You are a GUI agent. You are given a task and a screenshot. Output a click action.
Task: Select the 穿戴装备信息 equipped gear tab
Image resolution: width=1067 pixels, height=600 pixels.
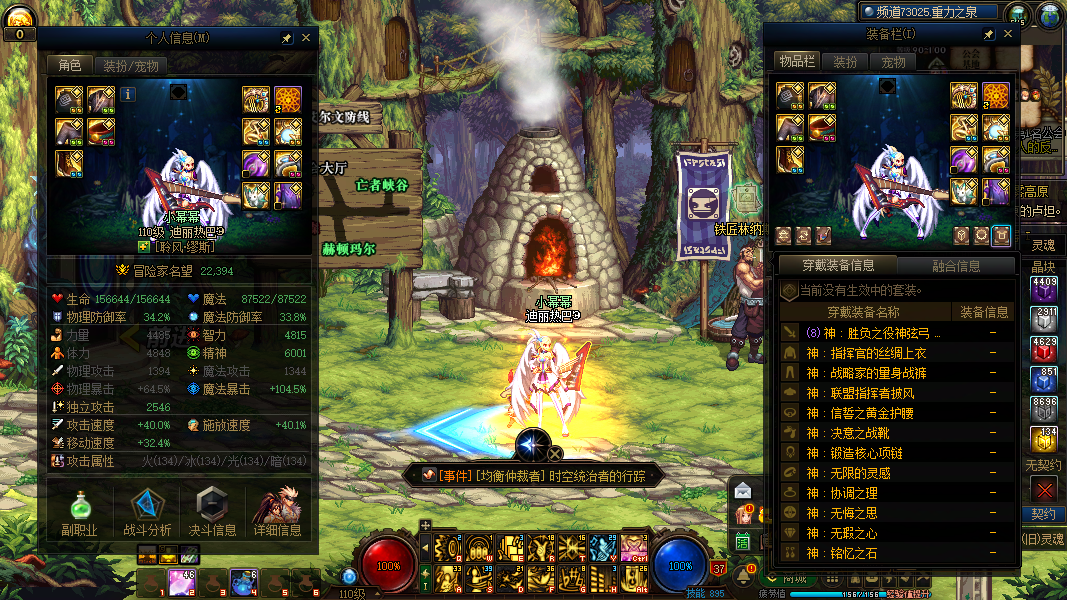click(x=839, y=266)
